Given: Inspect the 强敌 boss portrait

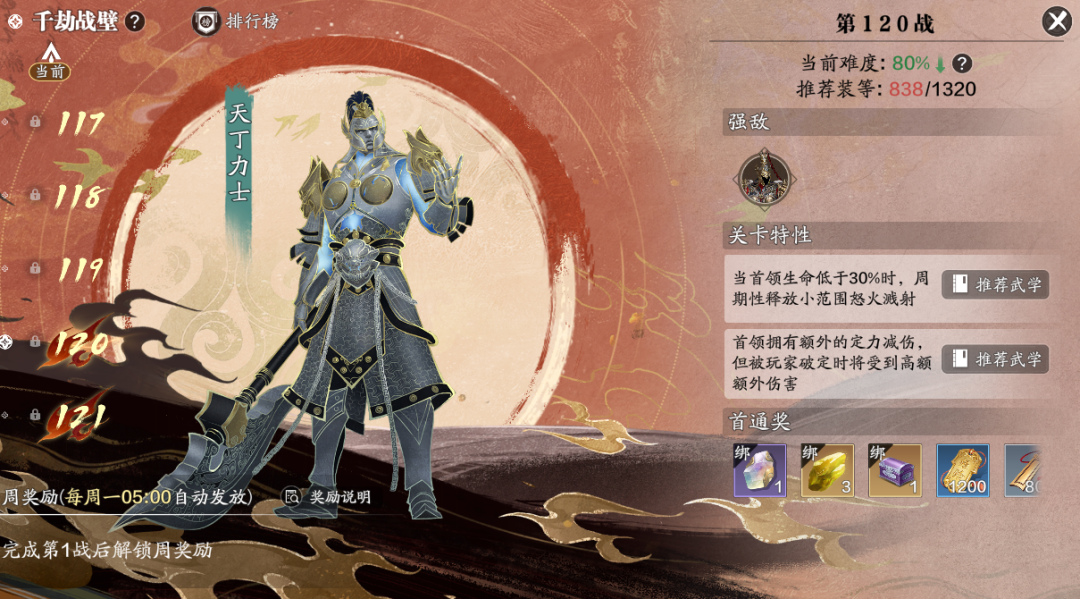Looking at the screenshot, I should (765, 179).
